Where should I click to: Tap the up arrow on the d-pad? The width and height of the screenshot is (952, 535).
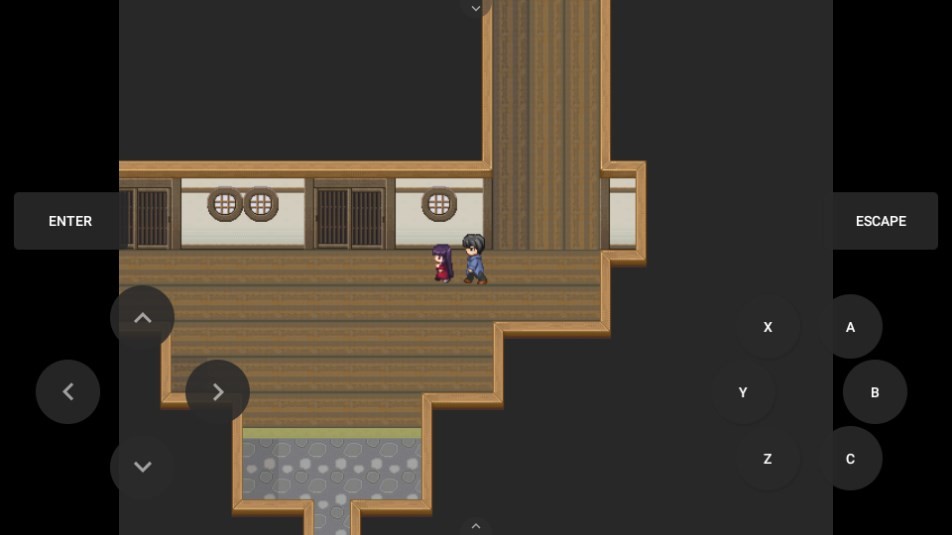coord(142,318)
